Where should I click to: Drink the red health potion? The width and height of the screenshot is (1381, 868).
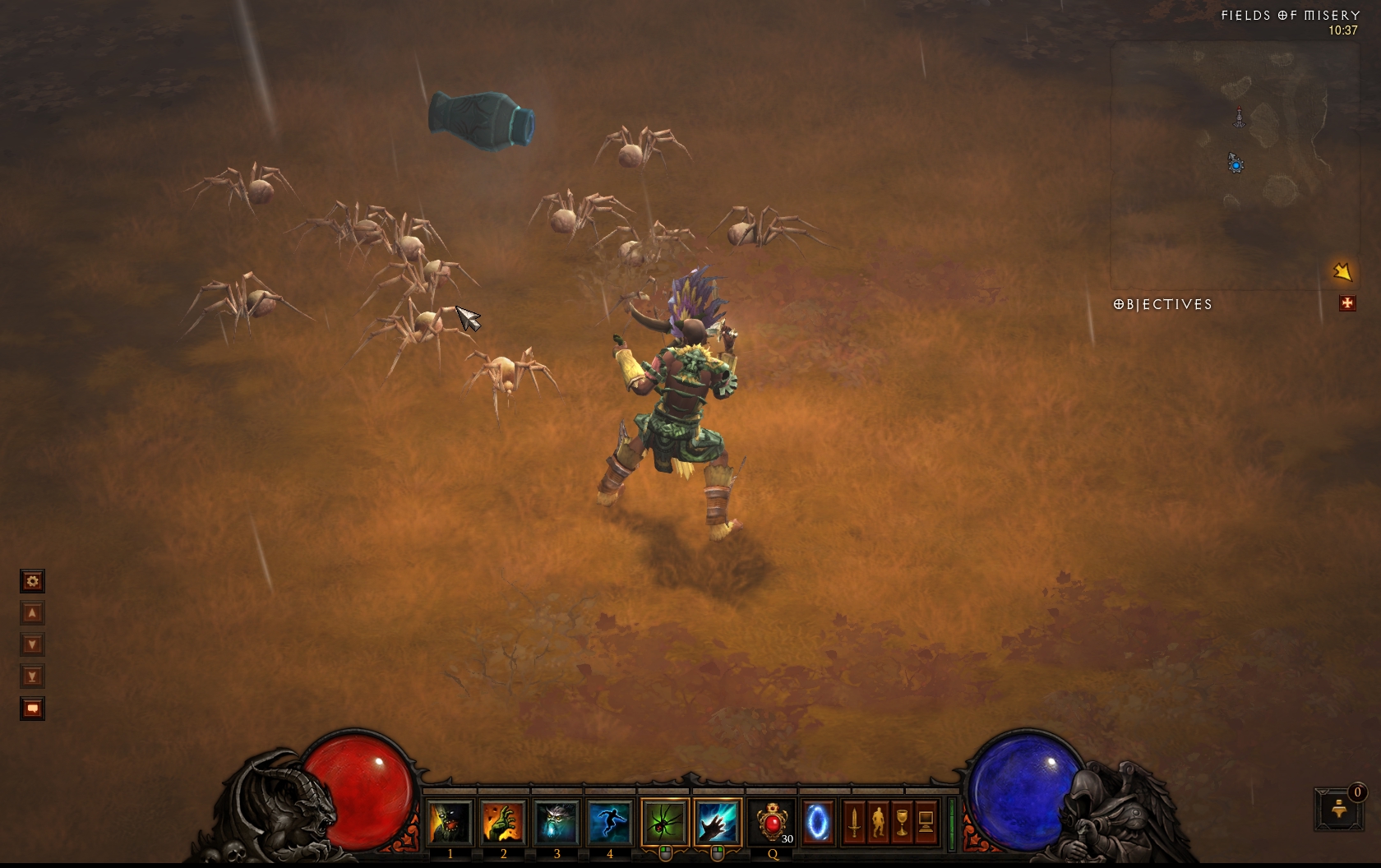[772, 822]
